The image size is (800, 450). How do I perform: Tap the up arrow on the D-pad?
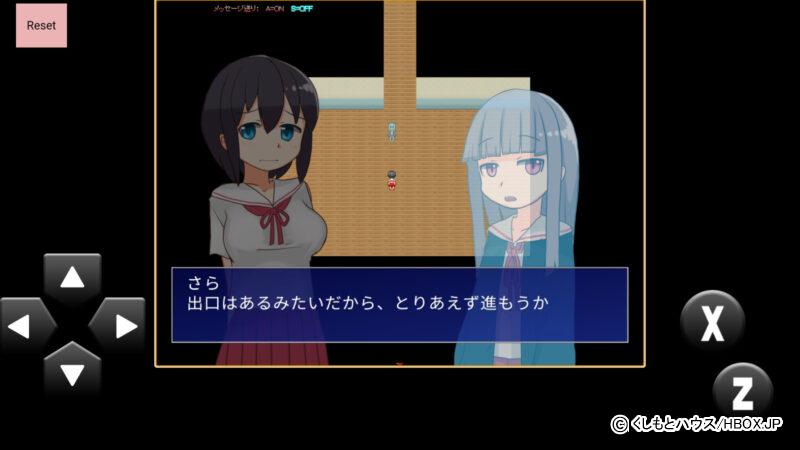point(72,278)
